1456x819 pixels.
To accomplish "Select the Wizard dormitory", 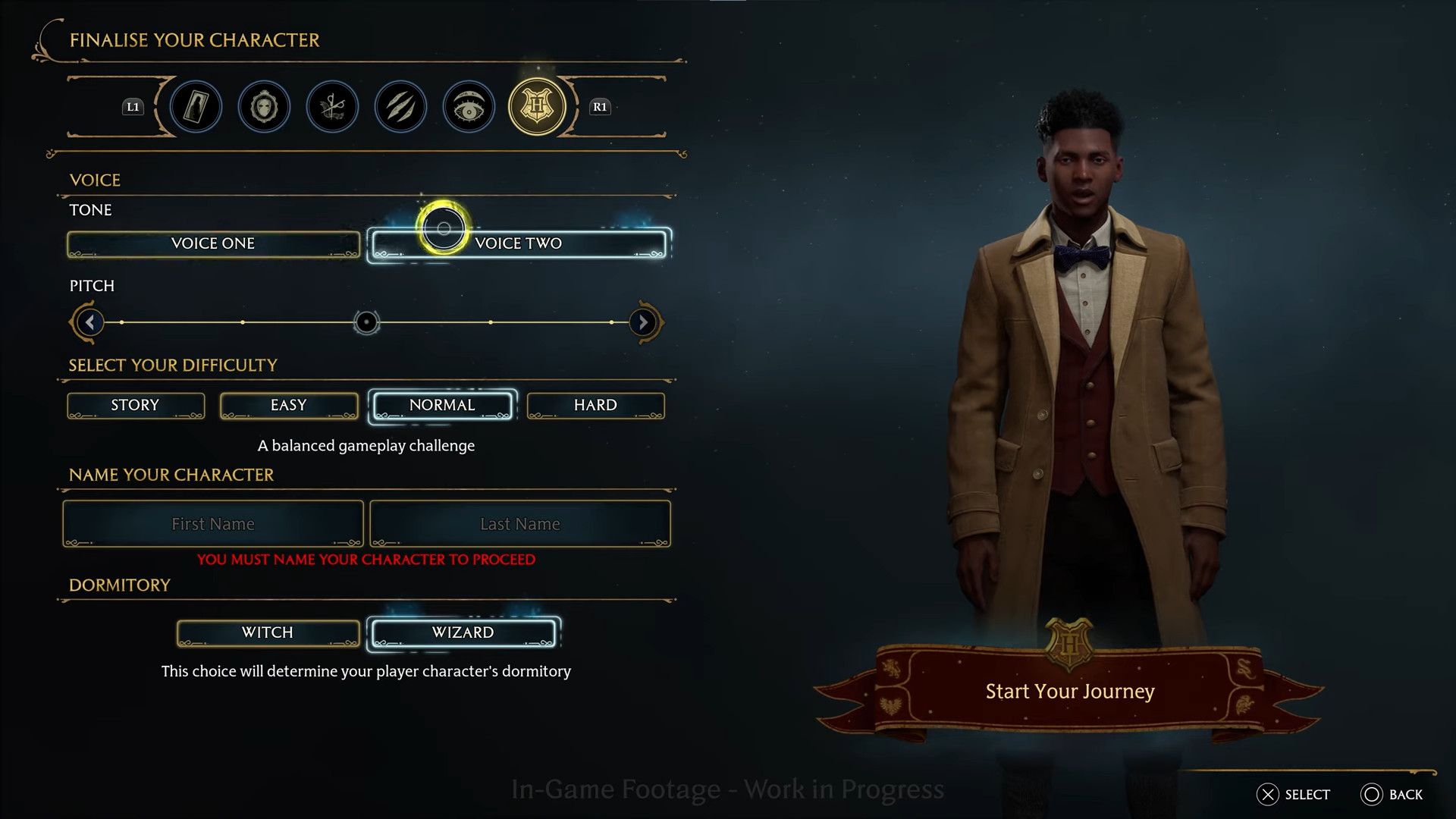I will 463,633.
